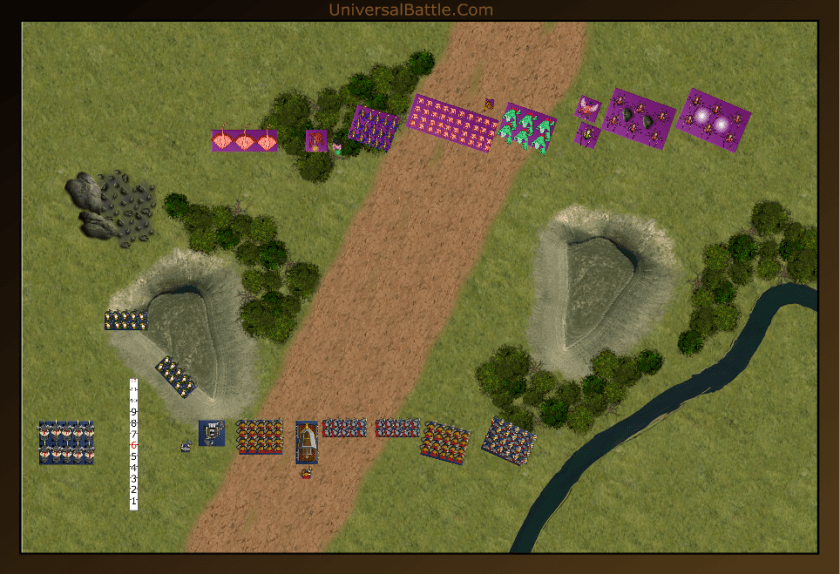840x574 pixels.
Task: Select the purple unit with three pink fans
Action: [x=244, y=141]
